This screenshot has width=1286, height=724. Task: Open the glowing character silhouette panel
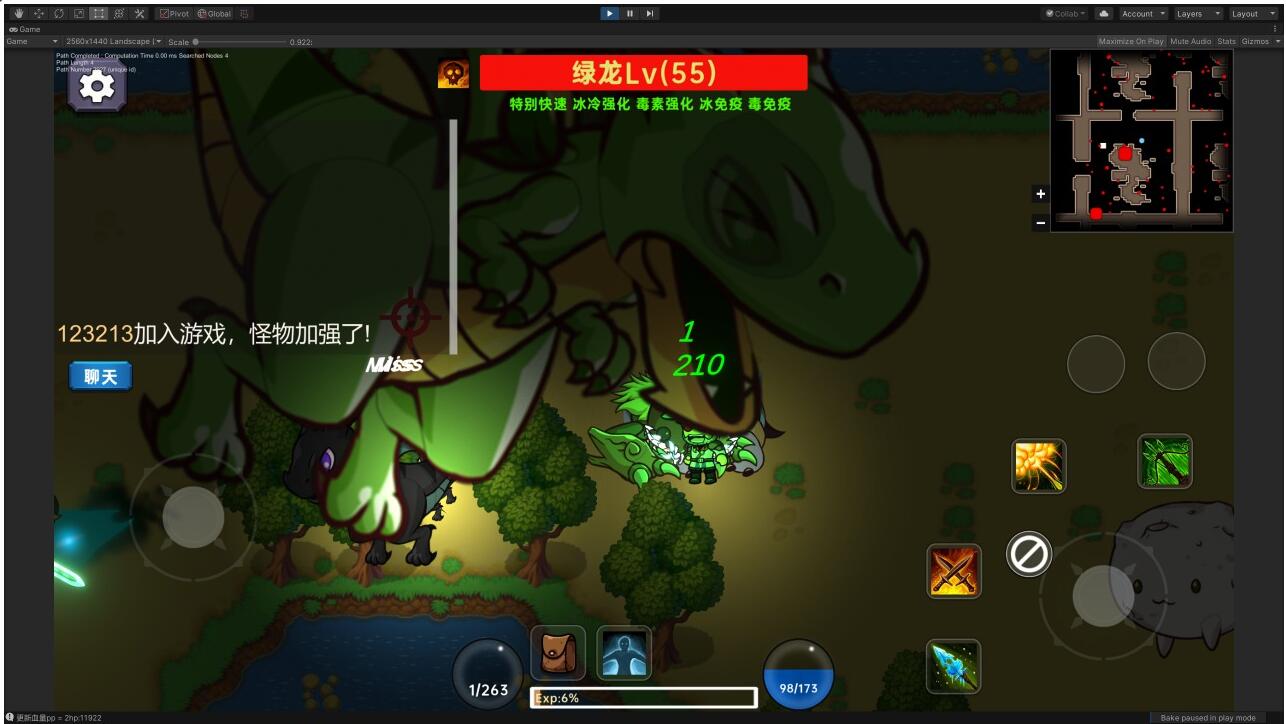(x=624, y=653)
